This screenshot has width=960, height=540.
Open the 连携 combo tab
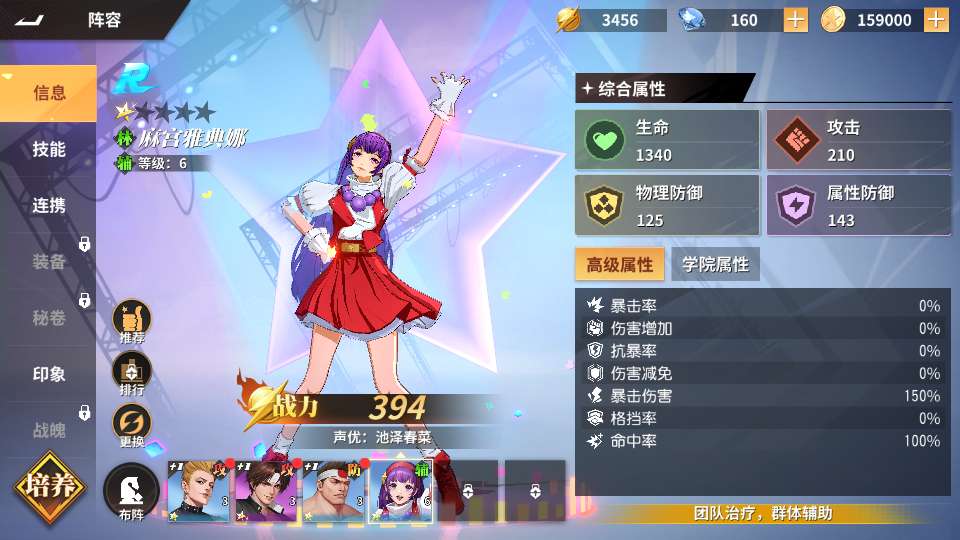pyautogui.click(x=49, y=205)
